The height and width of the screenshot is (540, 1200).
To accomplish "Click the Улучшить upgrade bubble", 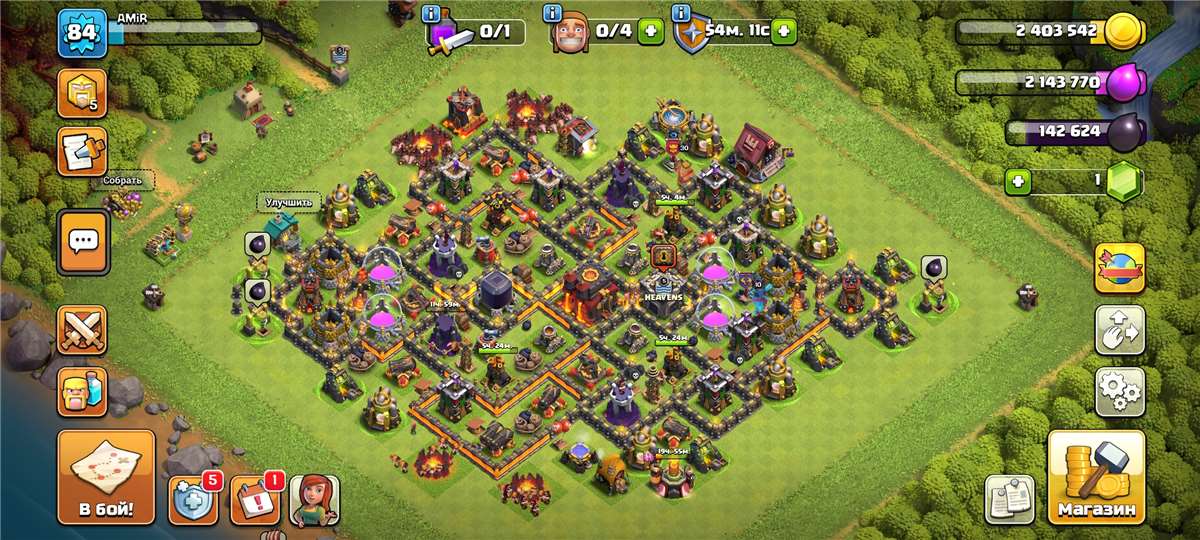I will click(290, 202).
